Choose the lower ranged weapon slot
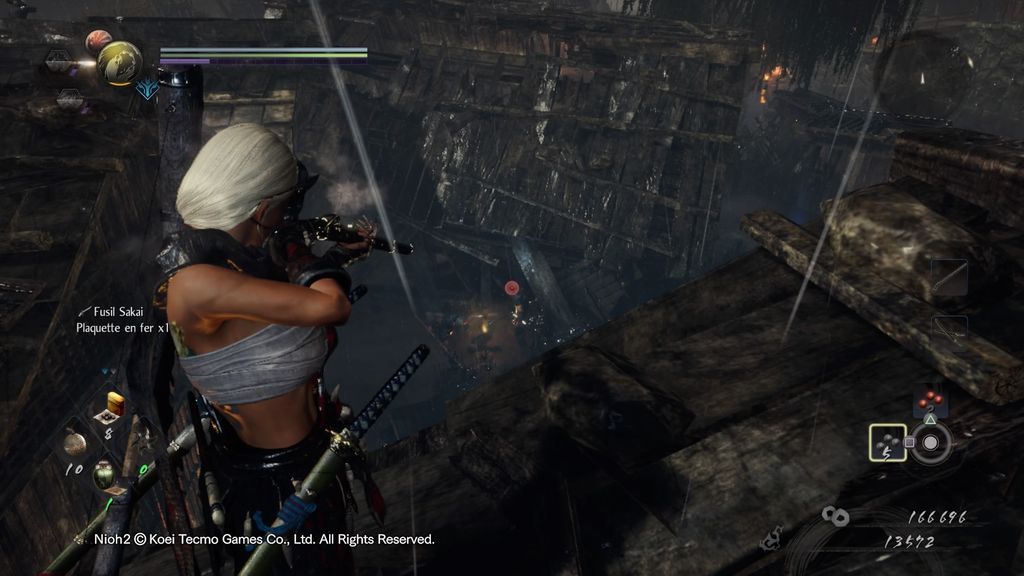The width and height of the screenshot is (1024, 576). [x=949, y=329]
